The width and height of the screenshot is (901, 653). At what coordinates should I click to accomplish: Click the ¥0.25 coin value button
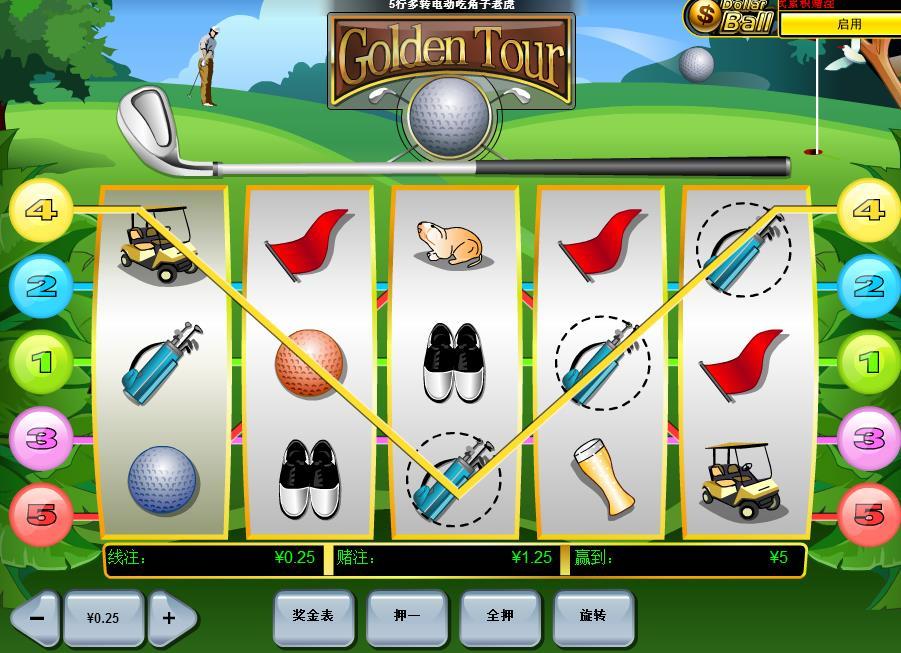point(103,618)
